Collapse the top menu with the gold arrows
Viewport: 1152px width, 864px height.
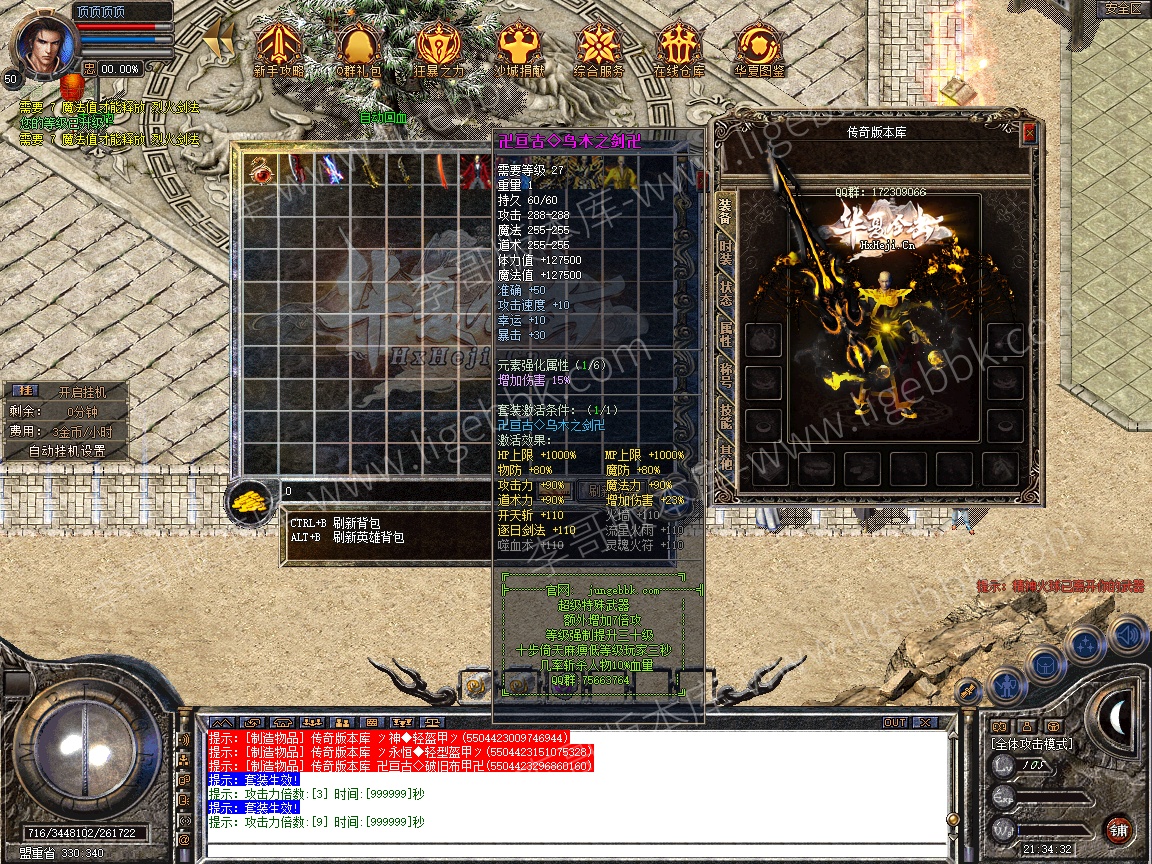click(219, 42)
